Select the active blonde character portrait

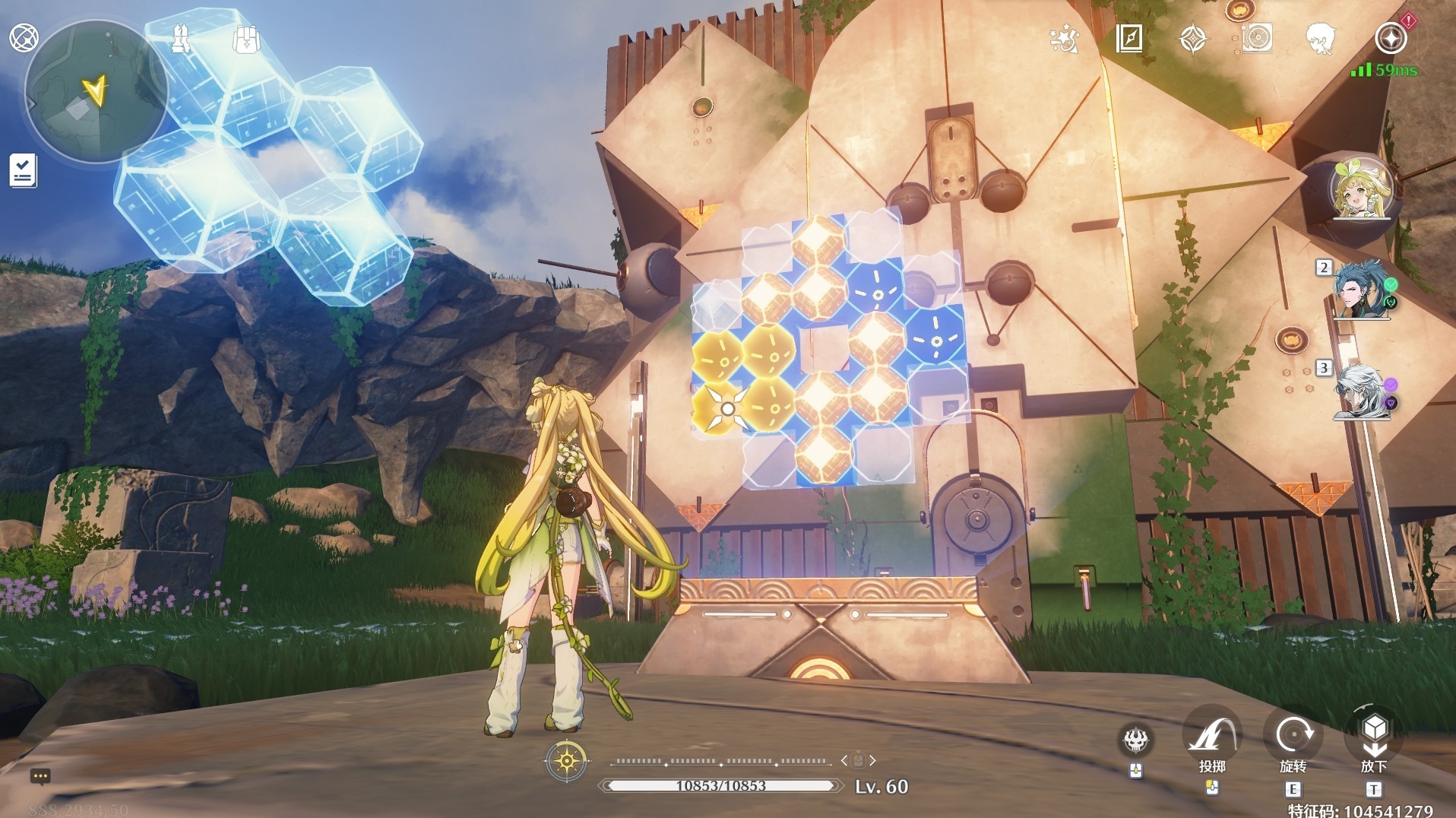pos(1361,189)
